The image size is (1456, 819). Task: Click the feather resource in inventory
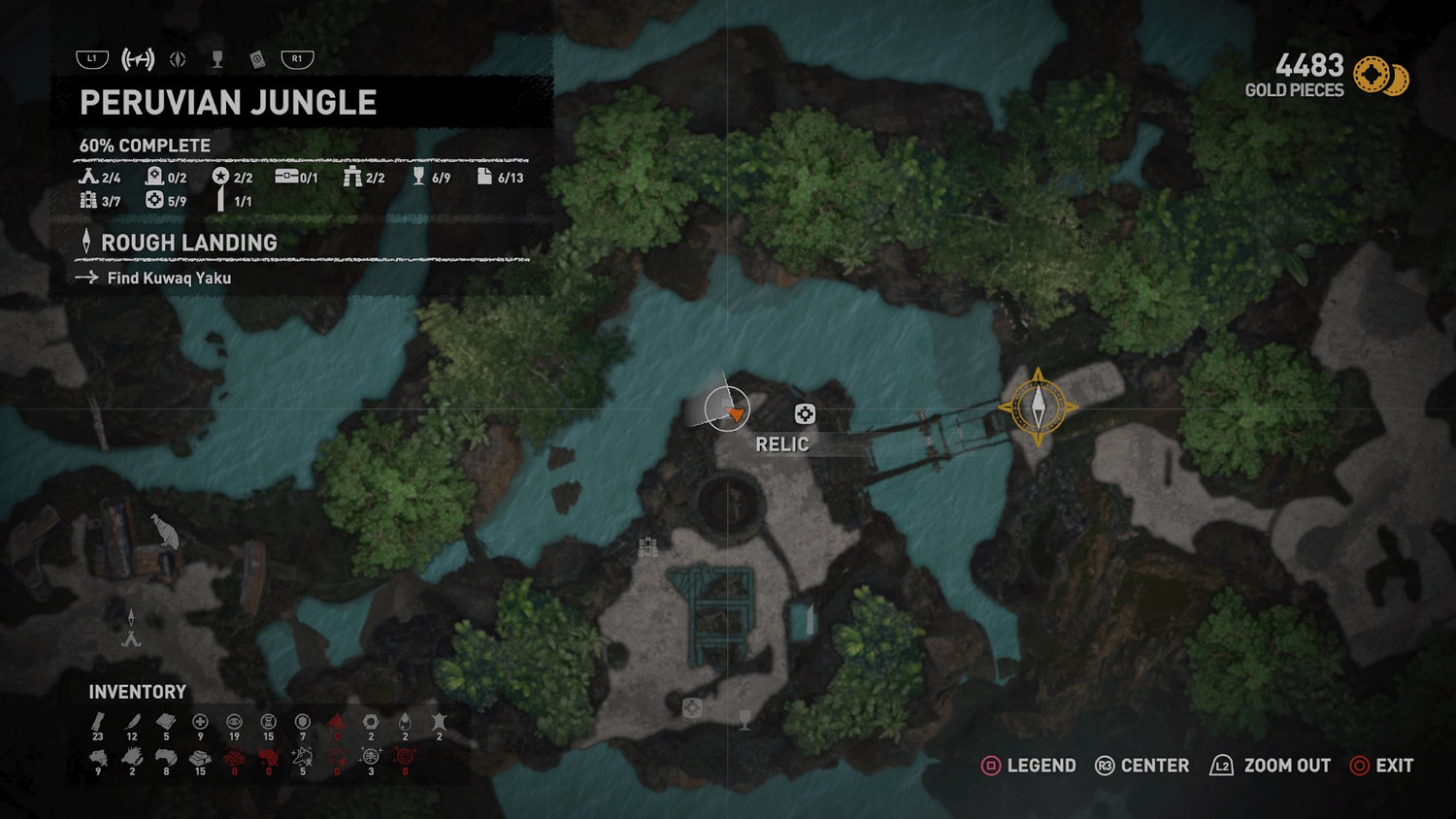(x=132, y=721)
